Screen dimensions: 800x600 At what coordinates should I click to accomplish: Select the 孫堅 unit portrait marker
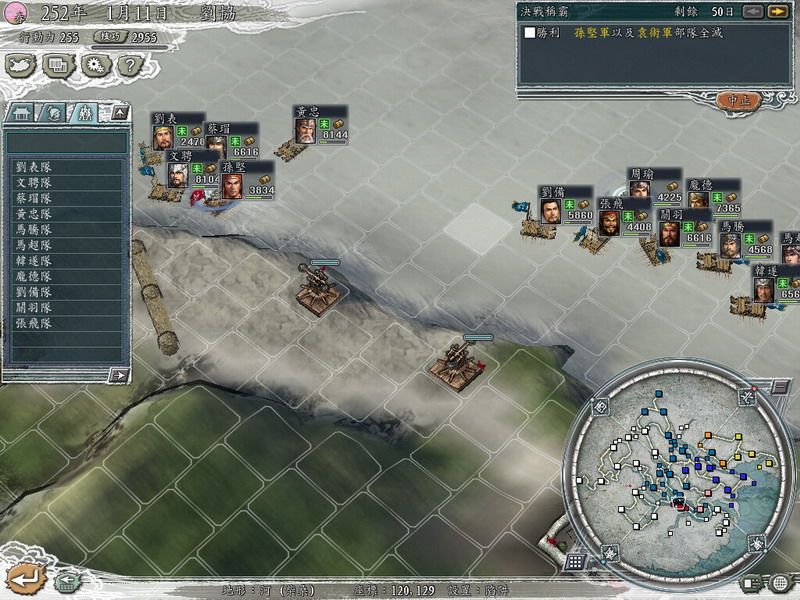(x=231, y=187)
